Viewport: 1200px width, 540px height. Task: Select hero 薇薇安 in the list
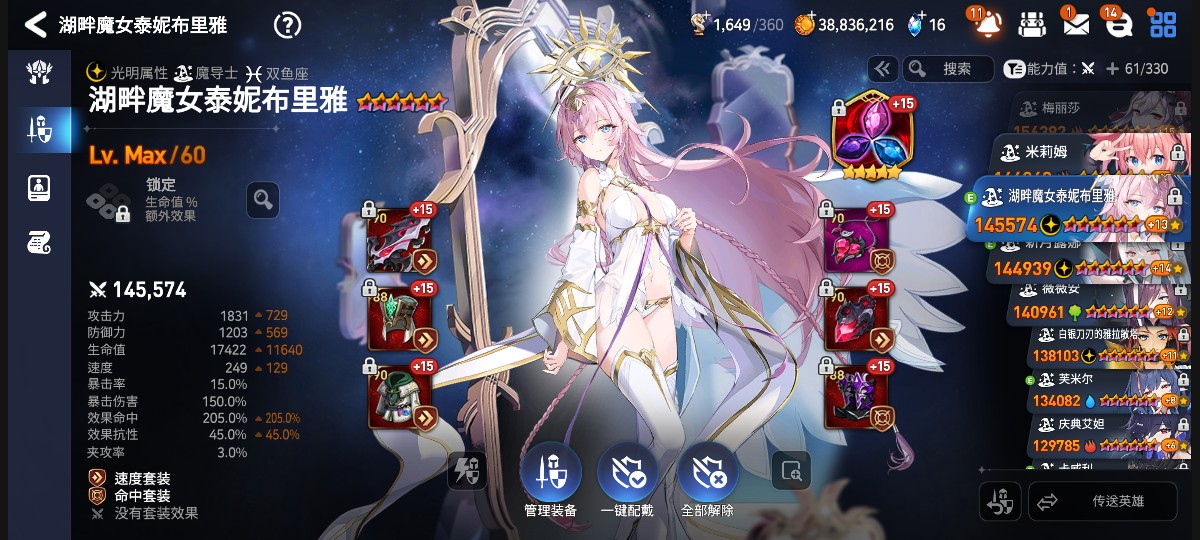point(1090,300)
